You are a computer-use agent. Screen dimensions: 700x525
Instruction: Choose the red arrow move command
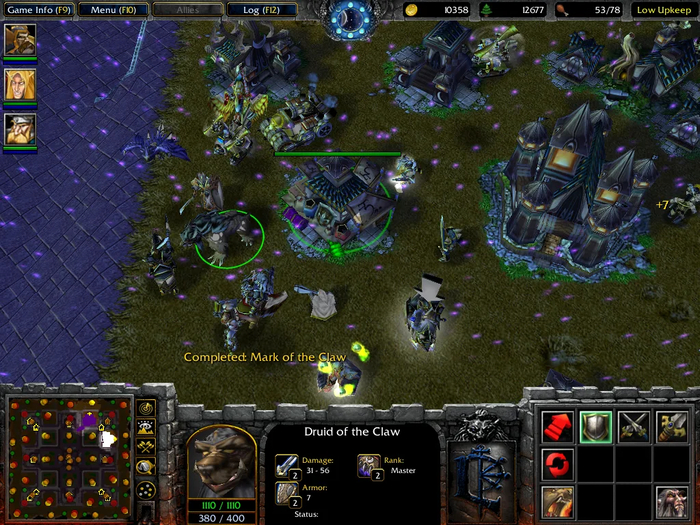pos(557,427)
